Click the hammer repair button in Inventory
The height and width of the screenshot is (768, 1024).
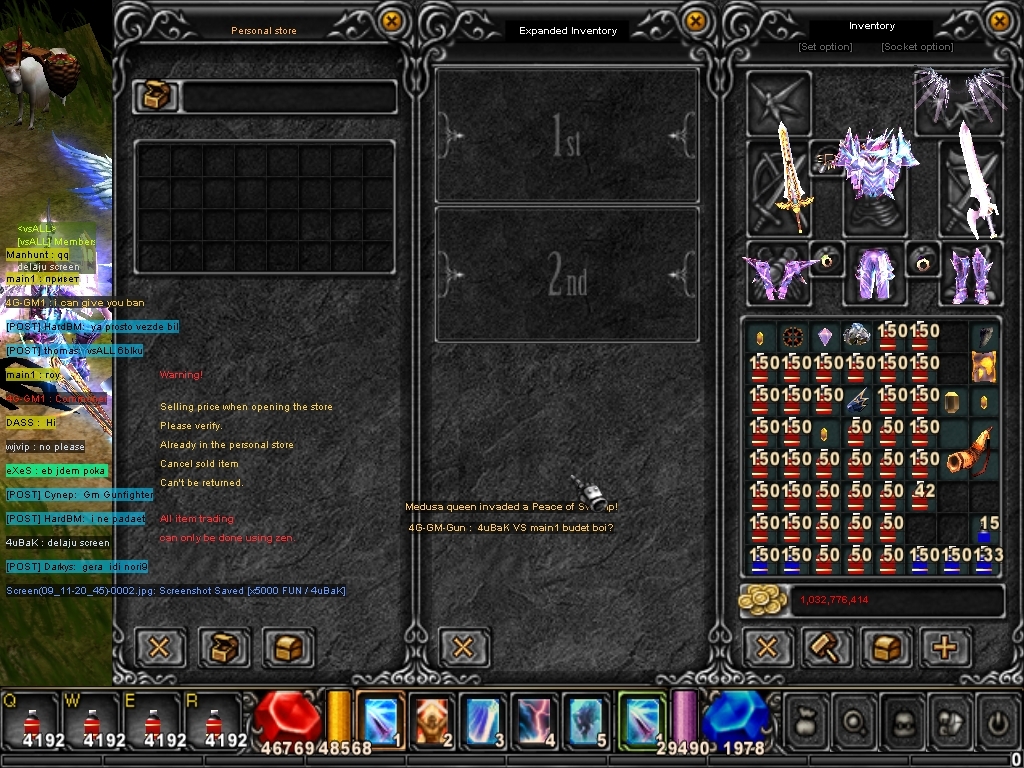tap(827, 647)
